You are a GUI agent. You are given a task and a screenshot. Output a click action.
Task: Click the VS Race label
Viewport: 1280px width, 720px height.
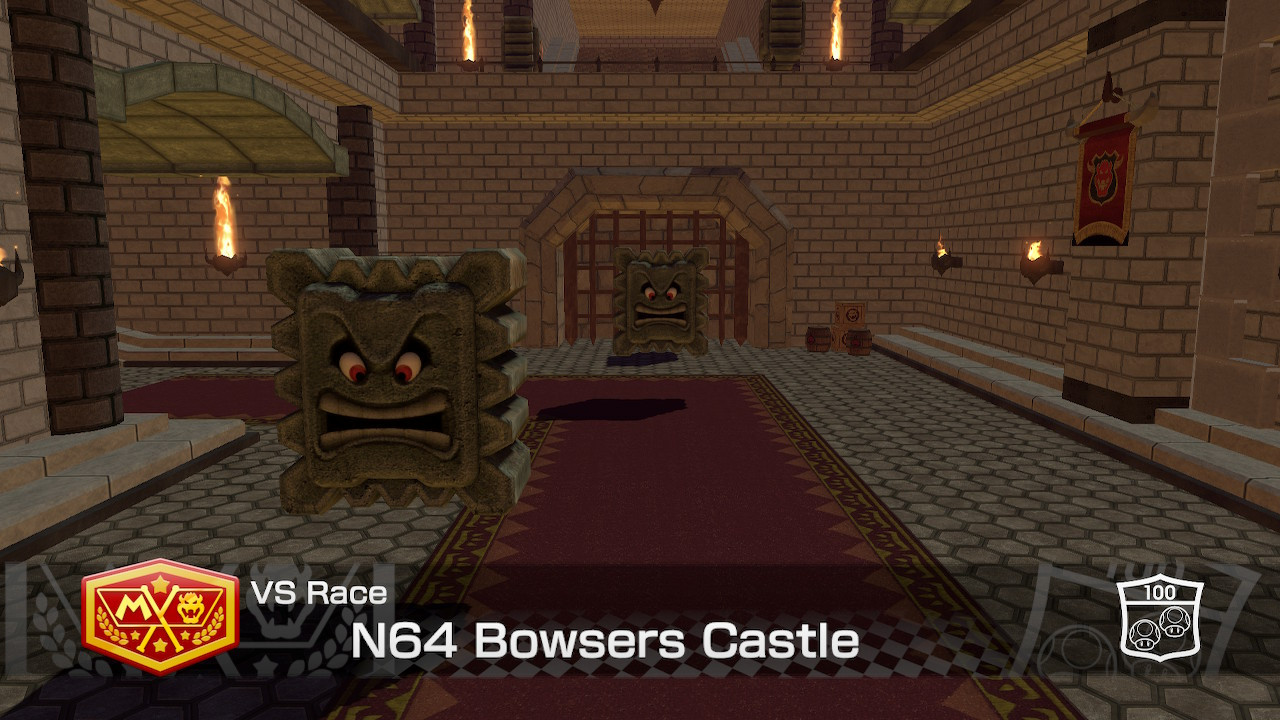pos(320,592)
